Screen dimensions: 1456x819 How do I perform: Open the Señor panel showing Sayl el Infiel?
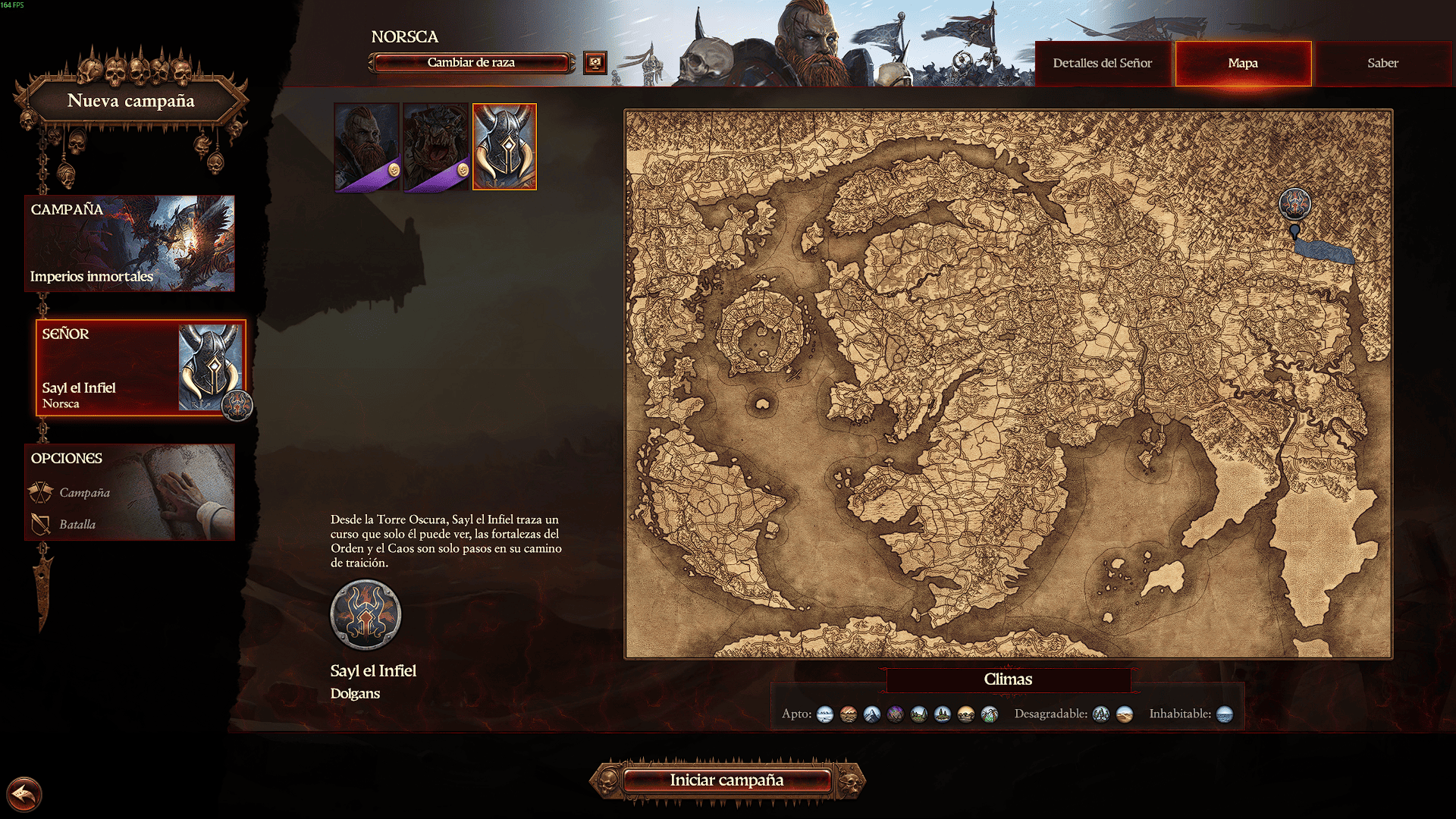pos(140,368)
